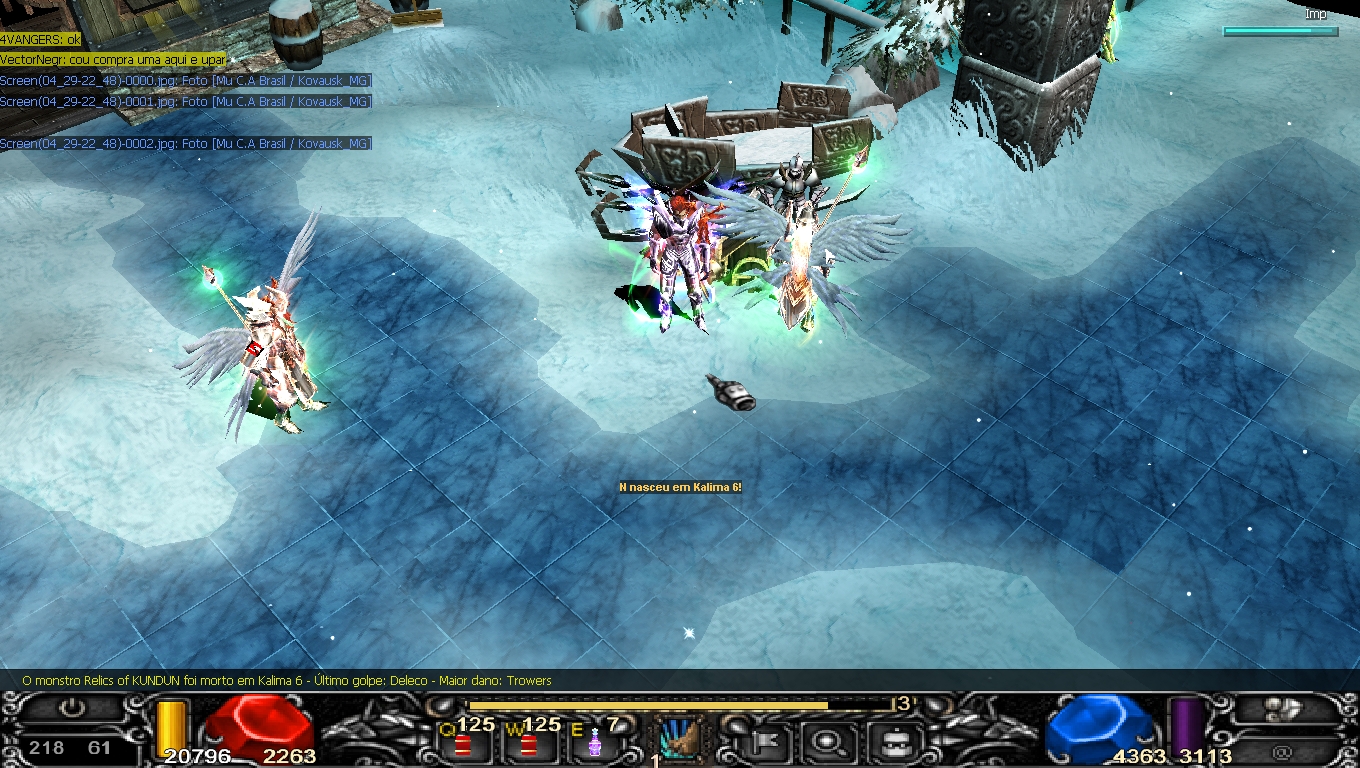Open the party/friends button with figures

point(1284,709)
